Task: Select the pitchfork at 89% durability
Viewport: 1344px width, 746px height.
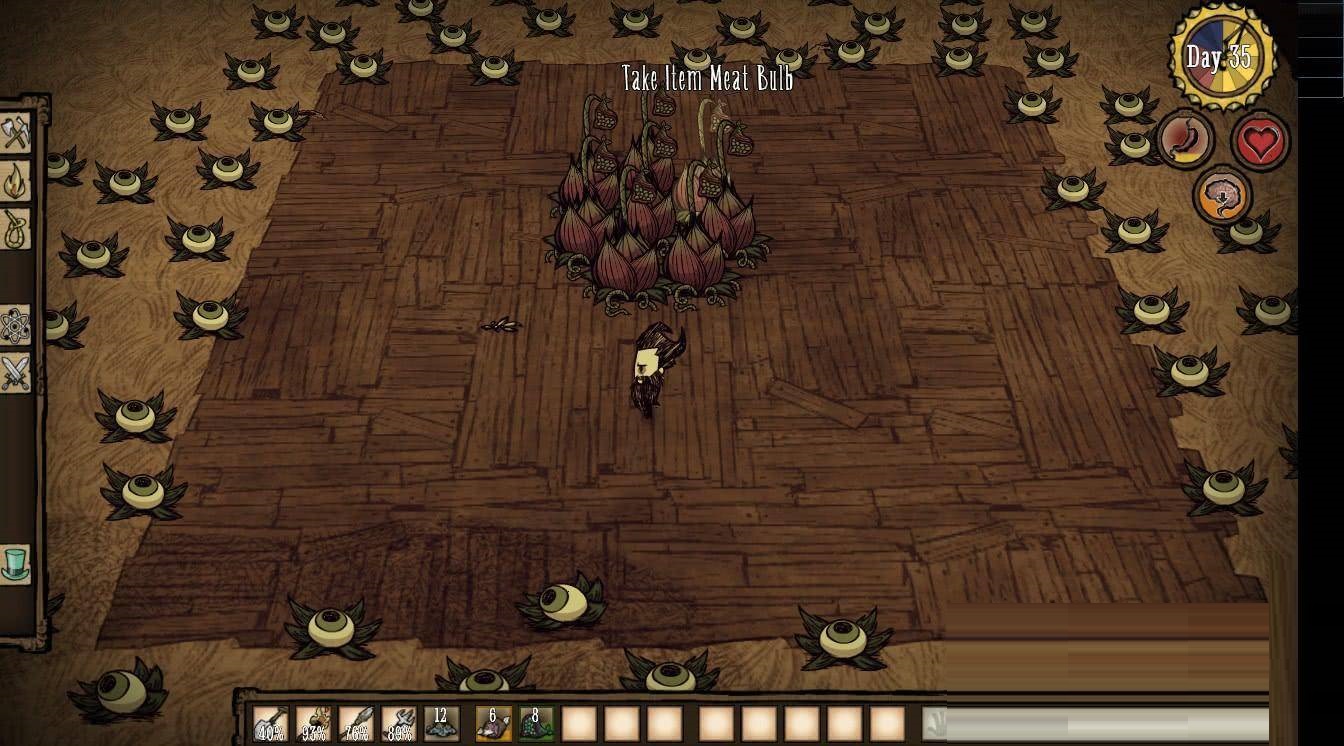Action: click(399, 723)
